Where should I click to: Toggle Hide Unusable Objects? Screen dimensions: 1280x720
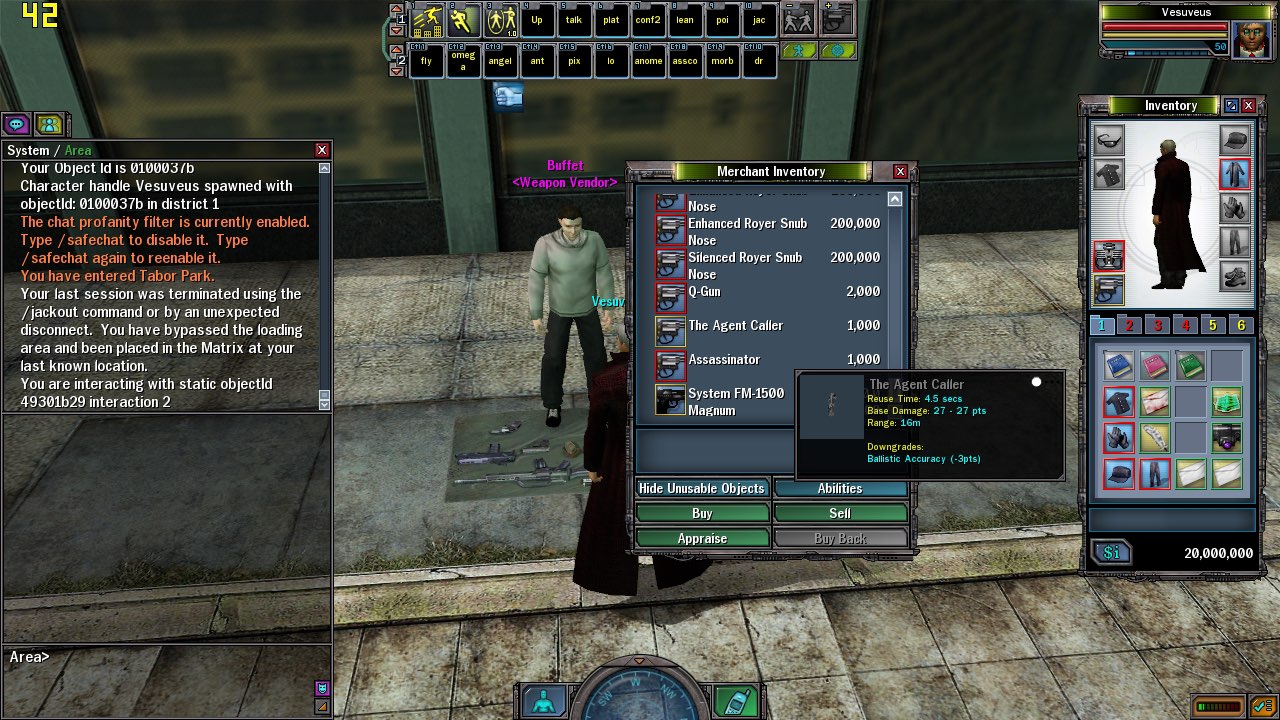[x=702, y=488]
